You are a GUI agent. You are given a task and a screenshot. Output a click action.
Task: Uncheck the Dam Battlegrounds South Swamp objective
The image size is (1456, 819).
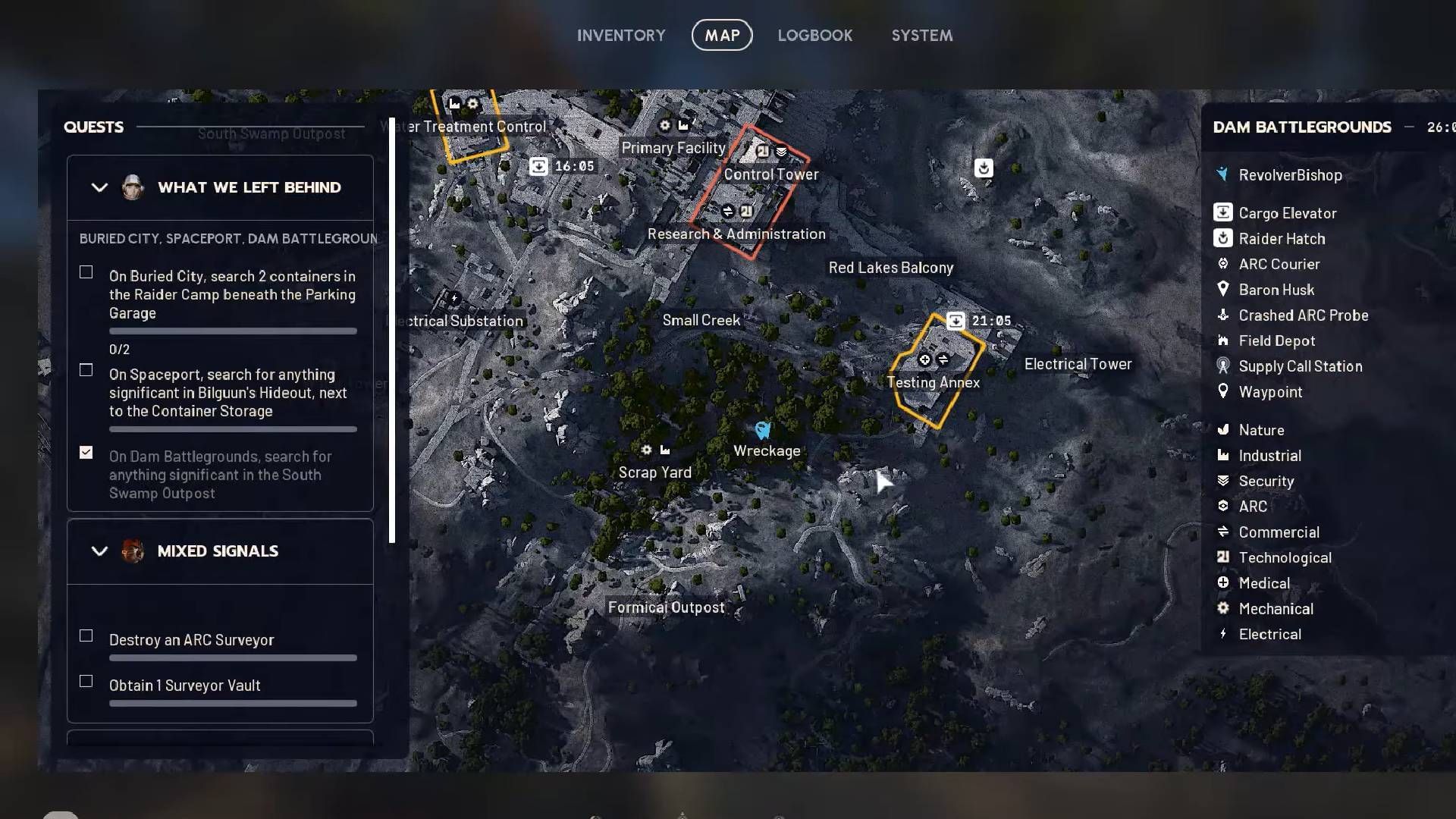pos(86,452)
